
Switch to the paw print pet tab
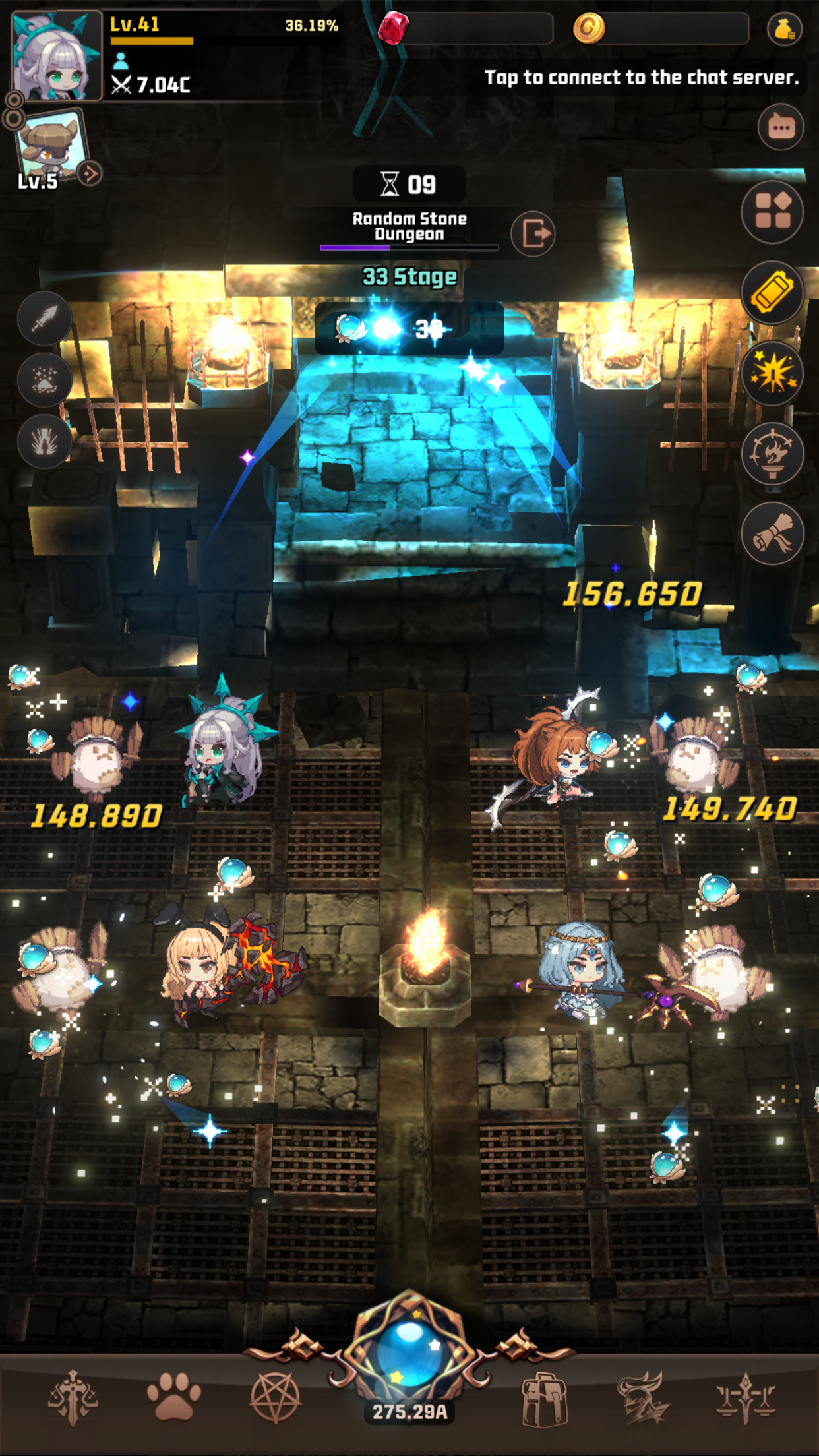point(173,1397)
